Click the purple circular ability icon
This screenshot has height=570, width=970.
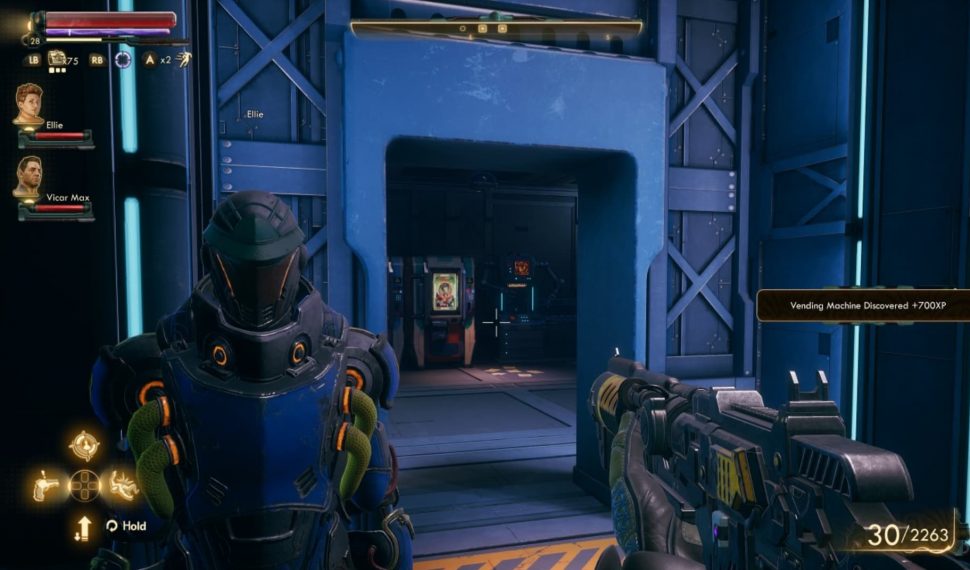pyautogui.click(x=123, y=59)
